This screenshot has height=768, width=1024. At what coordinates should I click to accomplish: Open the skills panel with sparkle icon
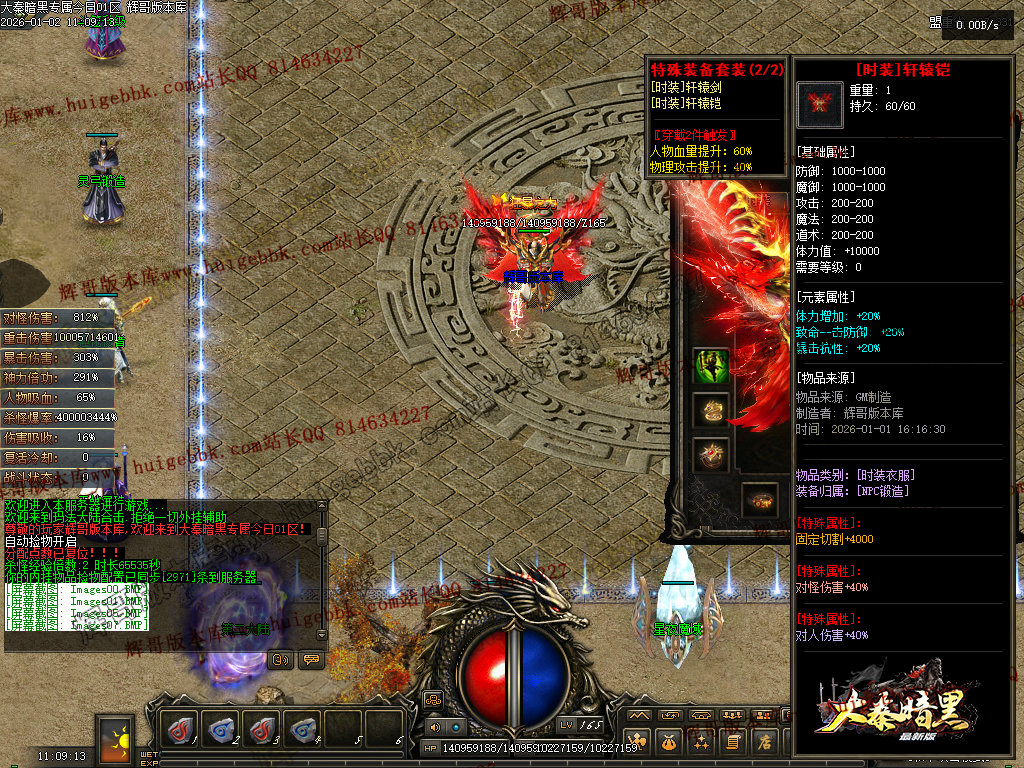701,742
